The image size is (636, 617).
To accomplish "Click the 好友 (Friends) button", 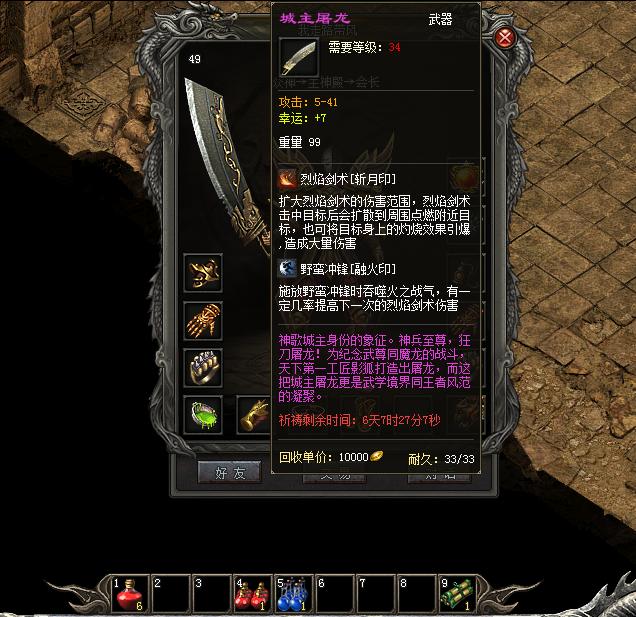I will click(x=230, y=473).
